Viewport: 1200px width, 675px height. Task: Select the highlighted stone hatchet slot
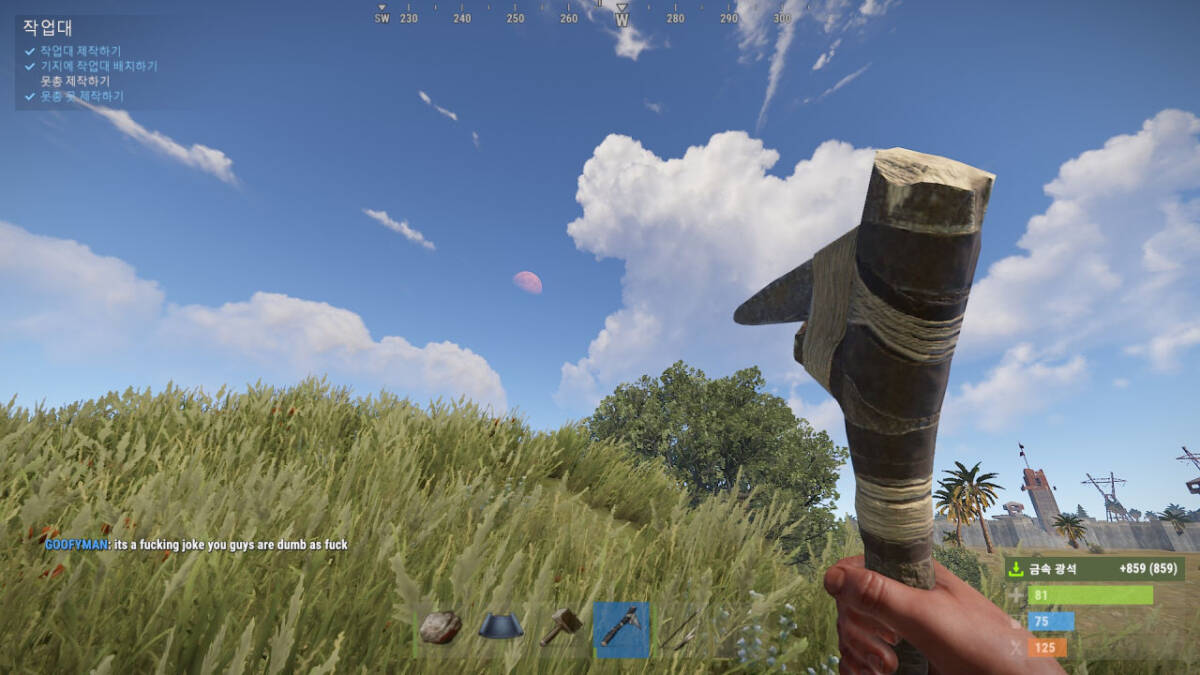(621, 629)
